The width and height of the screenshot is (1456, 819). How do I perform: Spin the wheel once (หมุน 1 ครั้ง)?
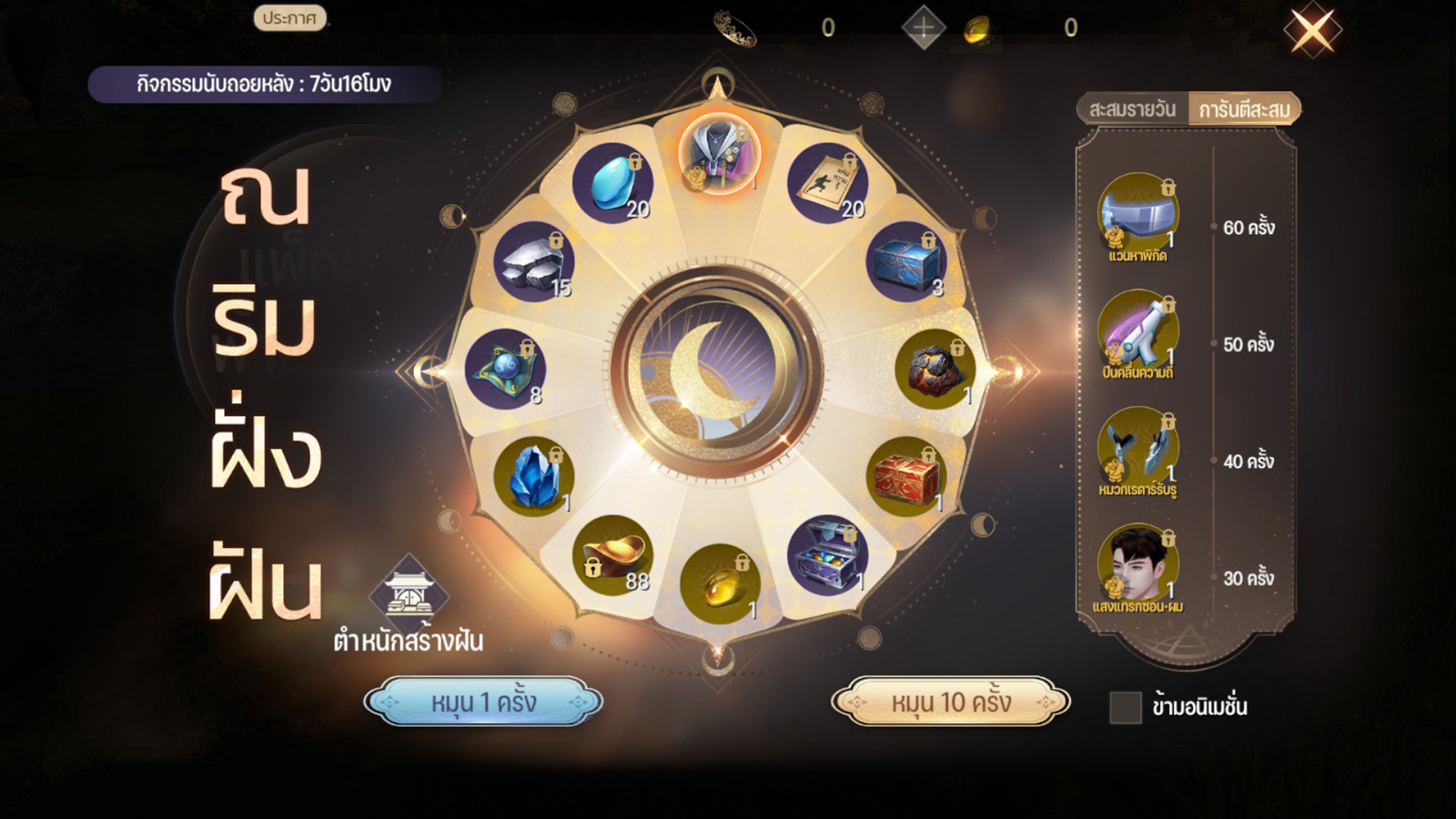coord(483,702)
